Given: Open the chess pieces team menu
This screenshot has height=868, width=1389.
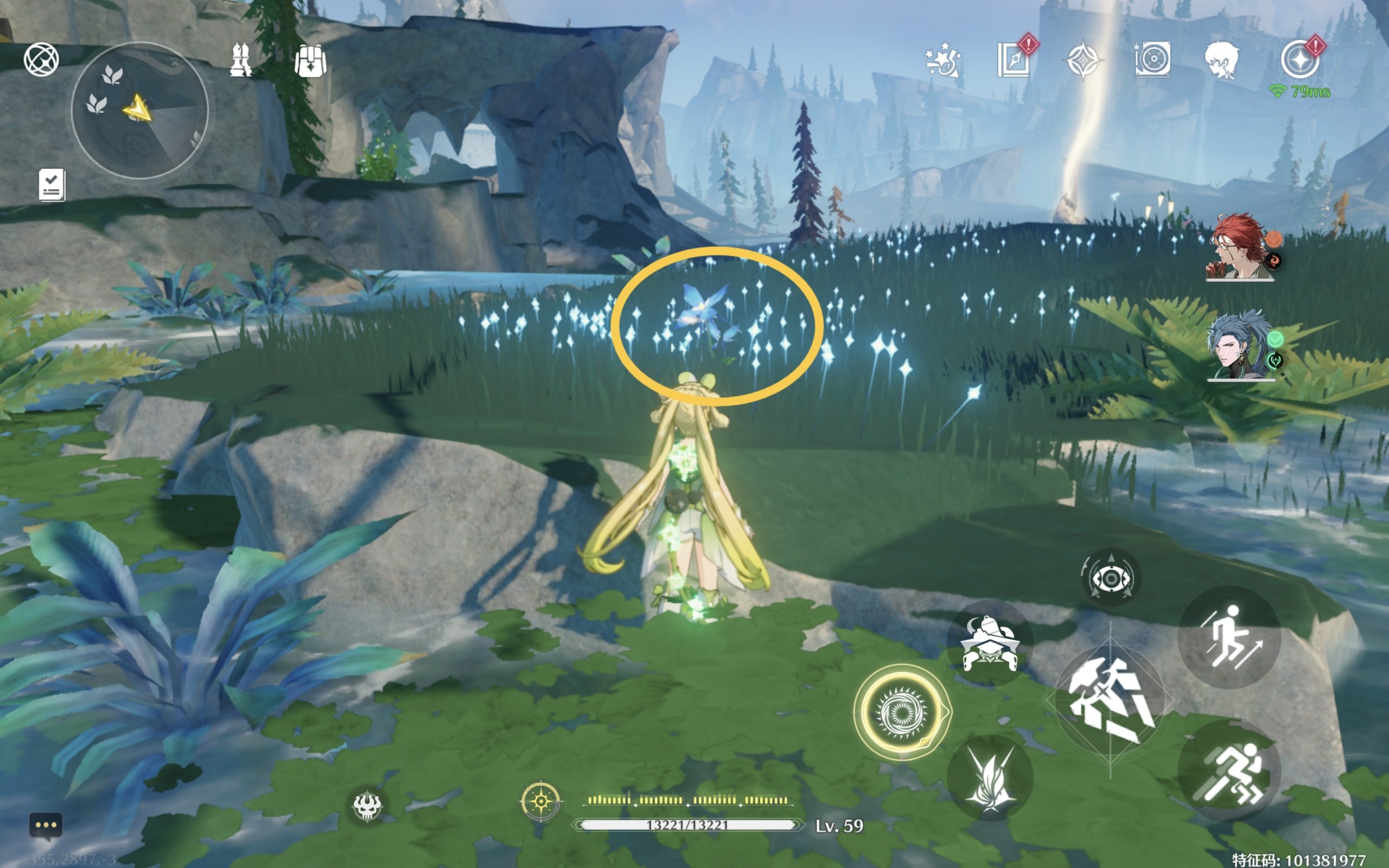Looking at the screenshot, I should coord(240,60).
